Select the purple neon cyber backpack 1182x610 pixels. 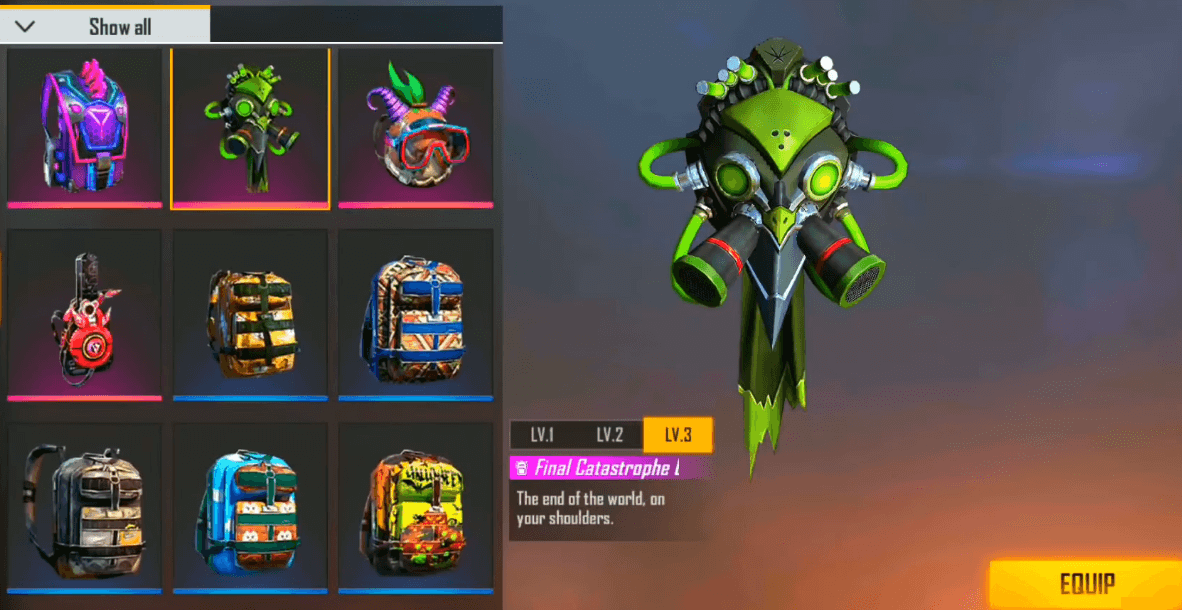84,127
